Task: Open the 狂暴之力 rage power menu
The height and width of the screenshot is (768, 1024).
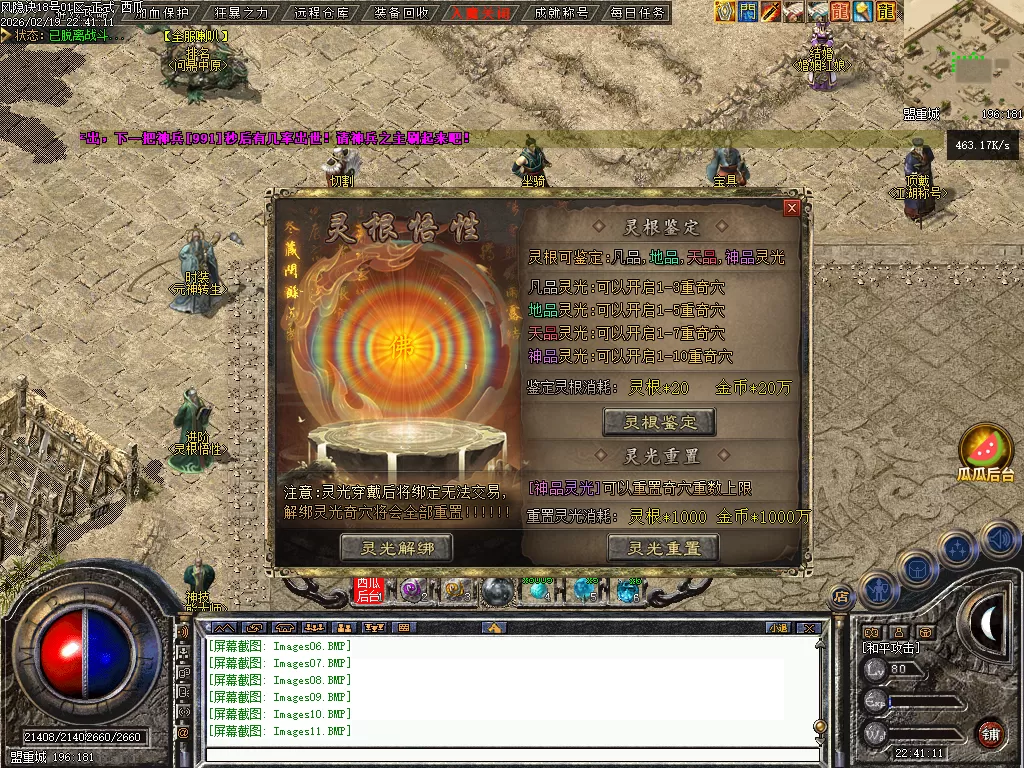Action: pyautogui.click(x=243, y=13)
